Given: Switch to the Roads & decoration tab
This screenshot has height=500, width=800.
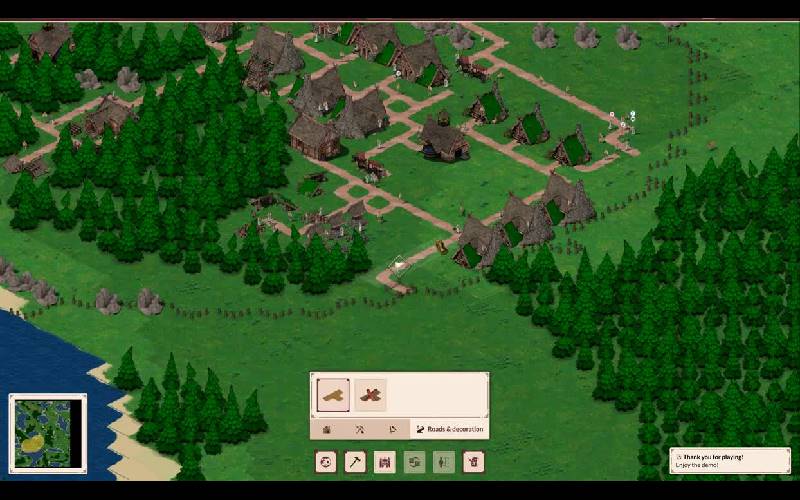Looking at the screenshot, I should coord(449,429).
